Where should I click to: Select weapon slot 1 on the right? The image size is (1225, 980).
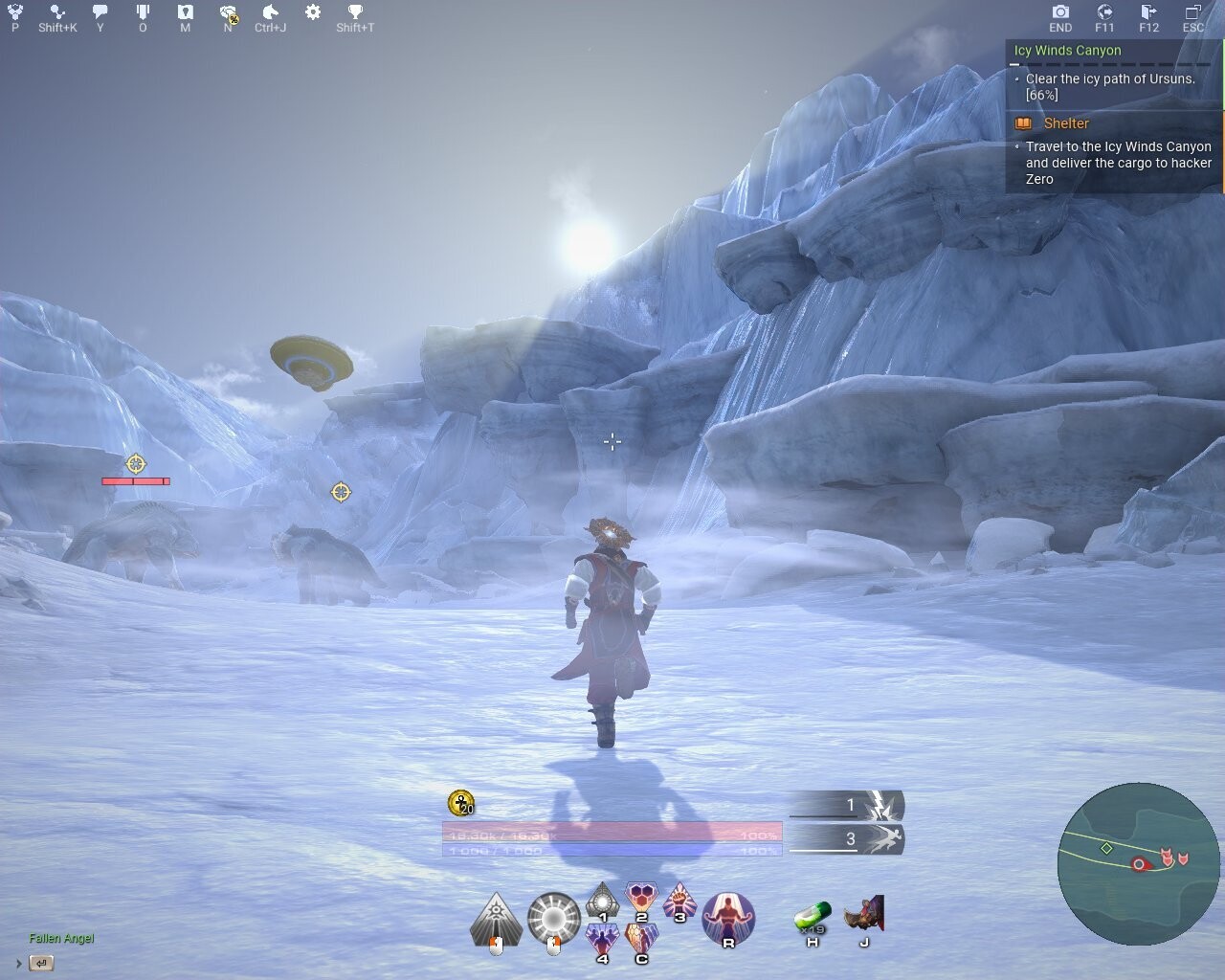pyautogui.click(x=852, y=805)
